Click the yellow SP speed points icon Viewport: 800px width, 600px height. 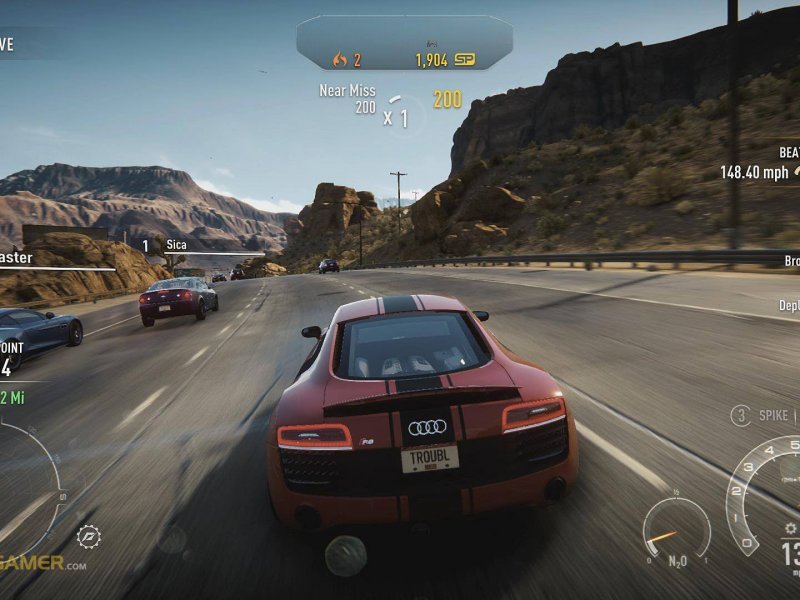(464, 60)
